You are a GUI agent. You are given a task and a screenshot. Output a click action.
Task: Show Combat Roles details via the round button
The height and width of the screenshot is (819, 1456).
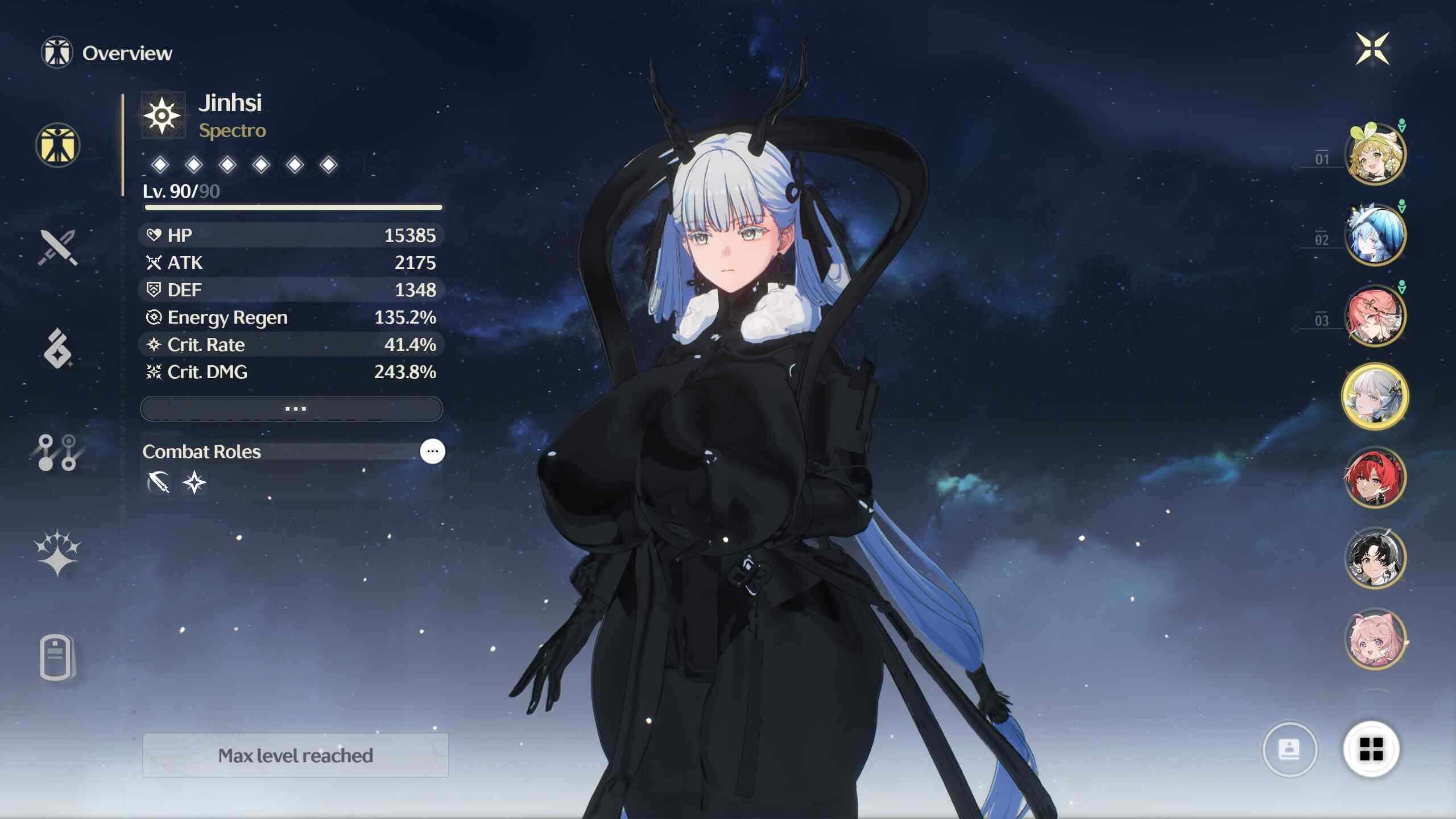[x=432, y=452]
